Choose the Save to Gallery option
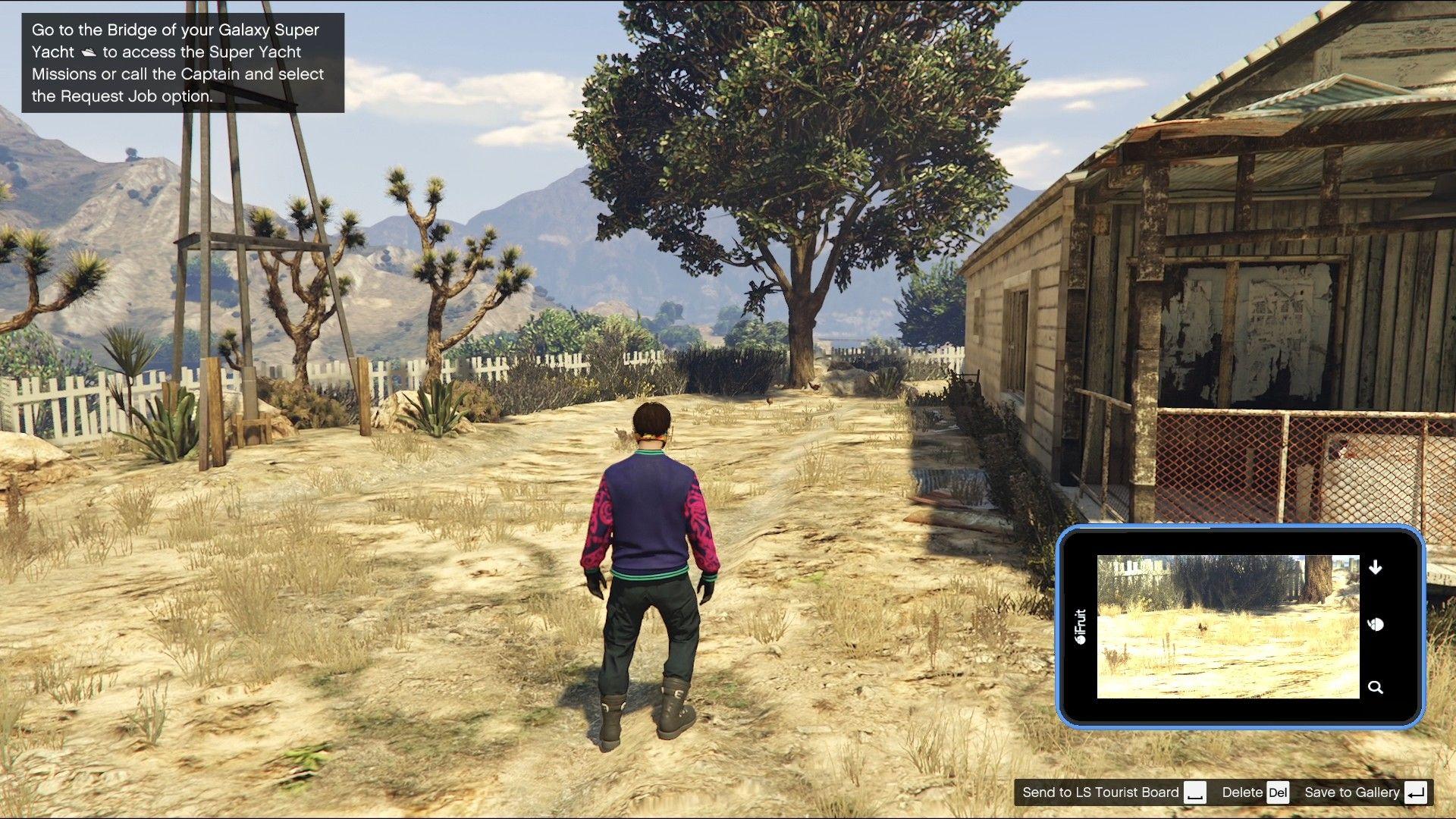1456x819 pixels. coord(1352,792)
